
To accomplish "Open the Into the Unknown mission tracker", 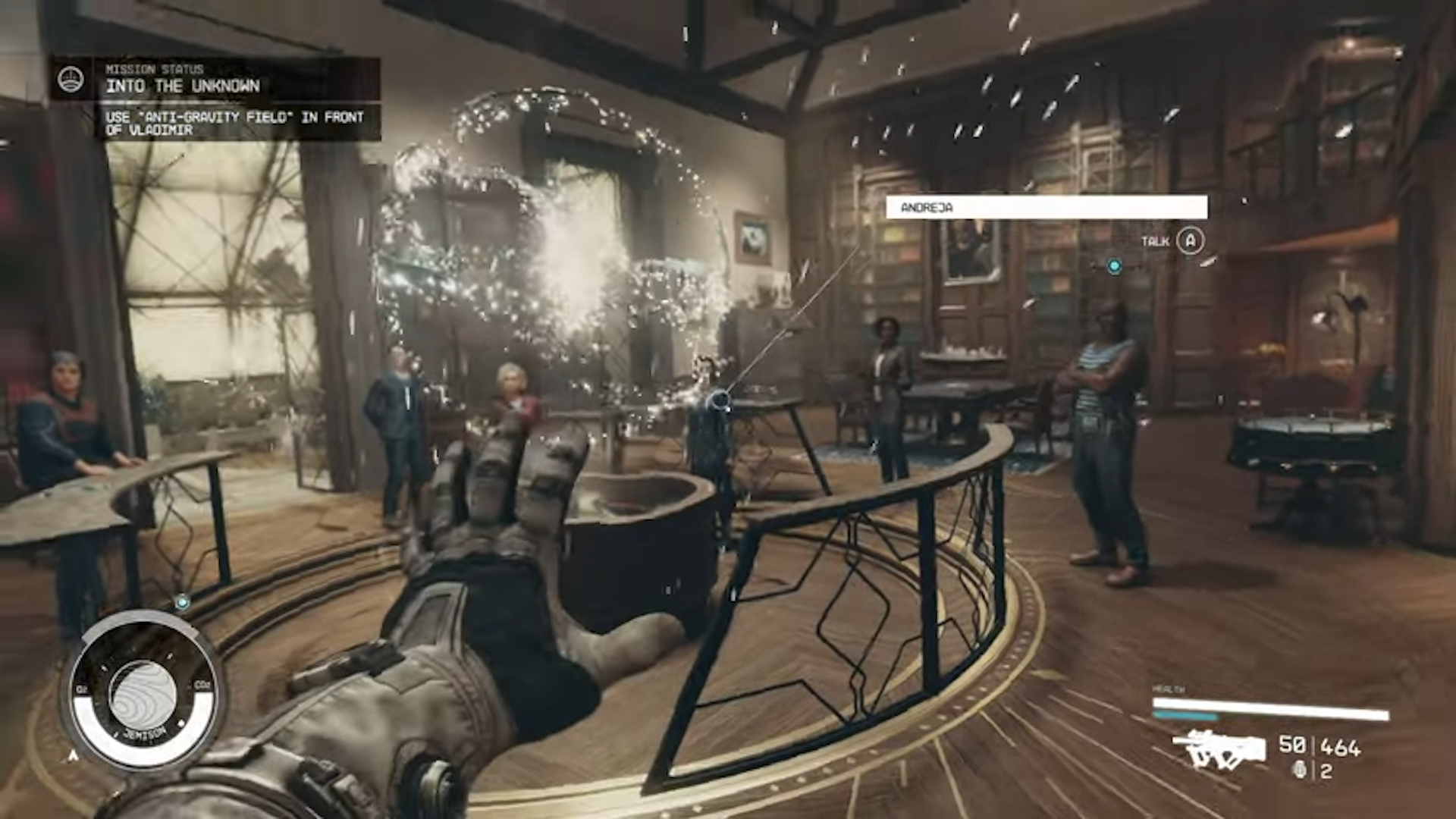I will tap(182, 85).
